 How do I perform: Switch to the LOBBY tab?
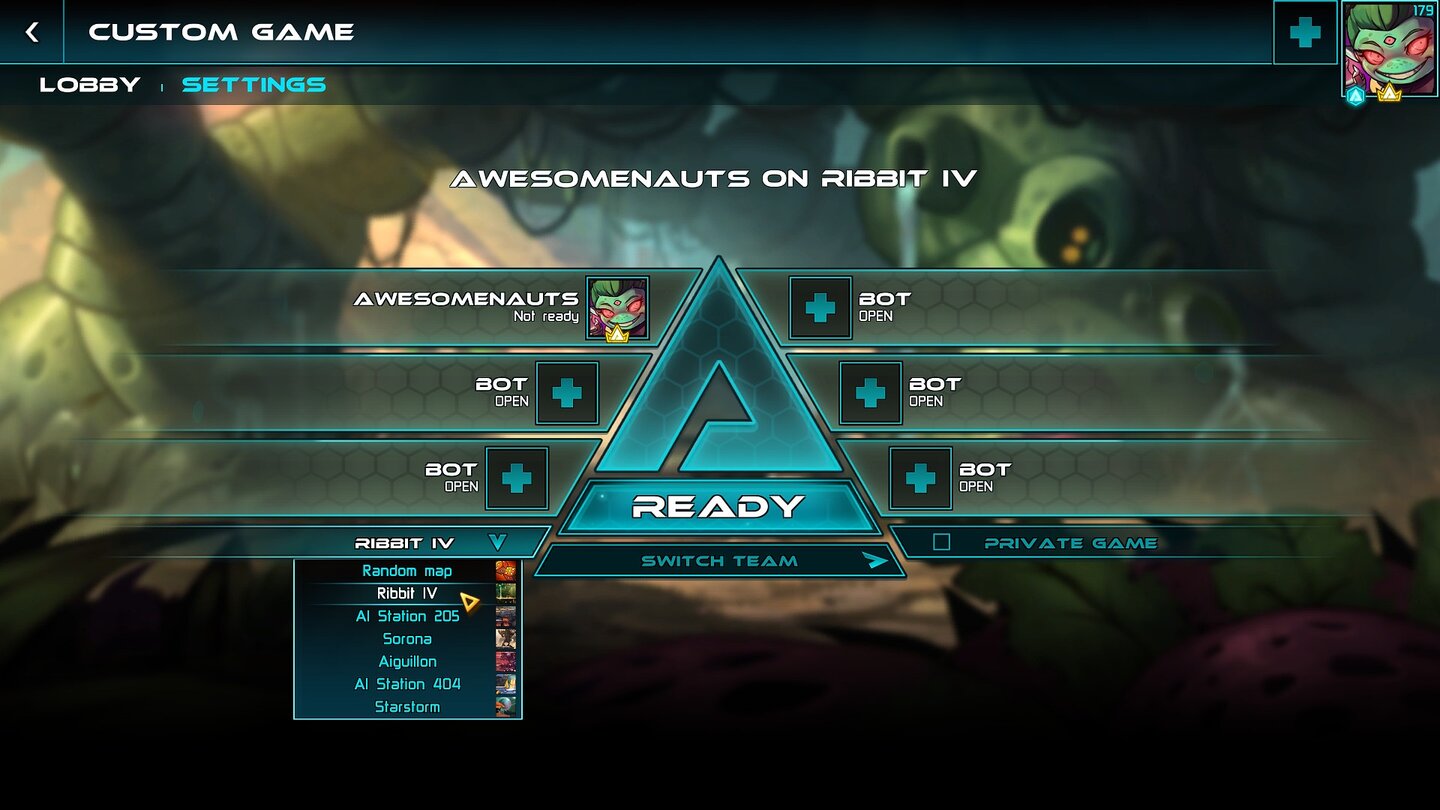pos(89,84)
